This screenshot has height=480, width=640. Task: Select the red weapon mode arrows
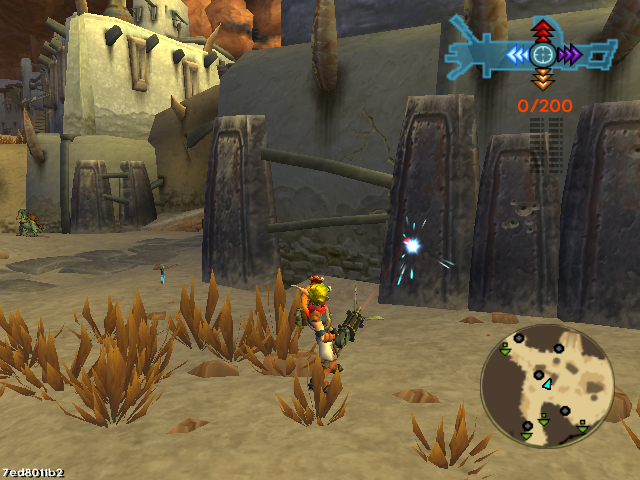click(542, 29)
